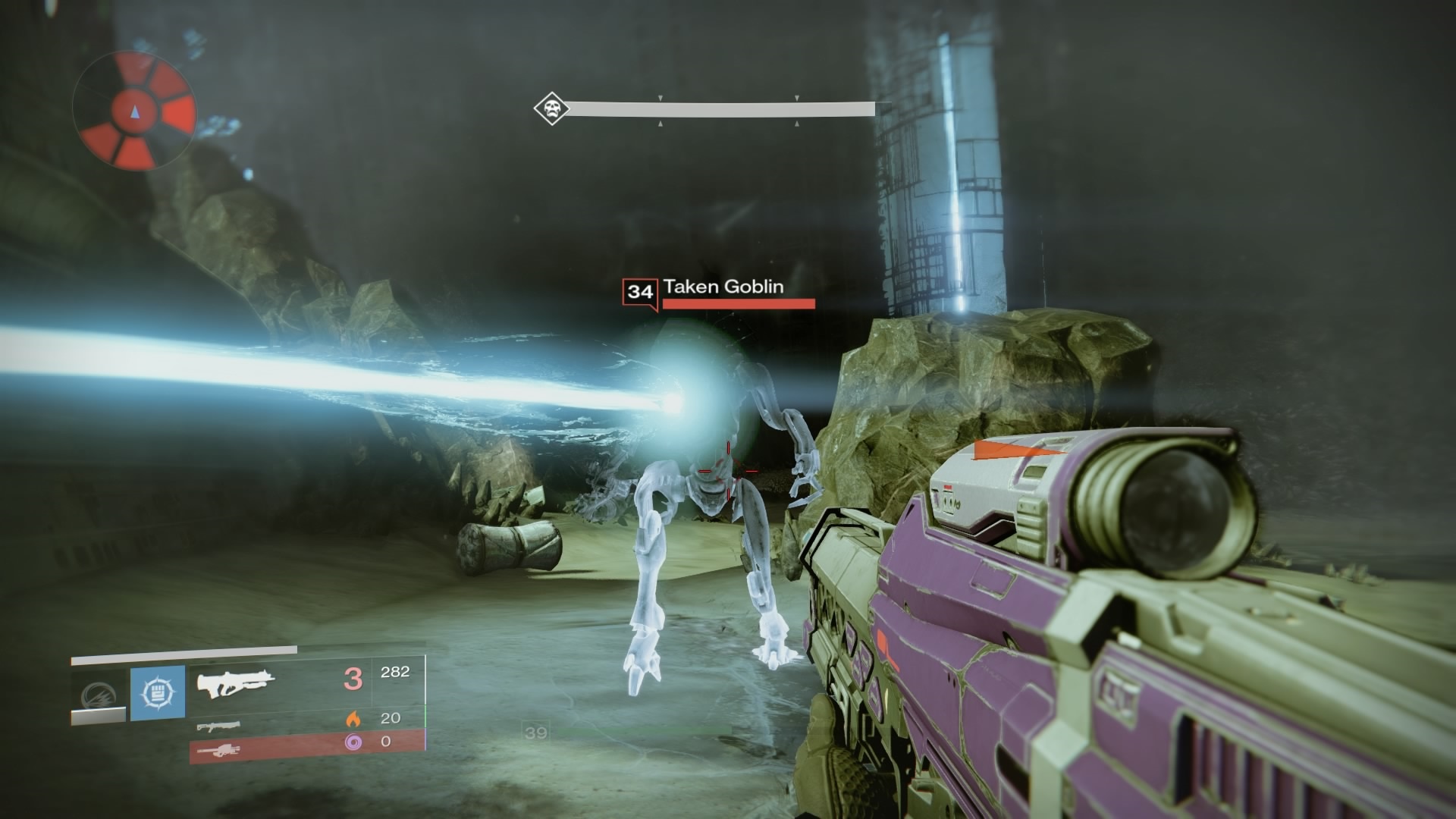This screenshot has width=1456, height=819.
Task: Click the red circular motion tracker radar
Action: pos(135,111)
